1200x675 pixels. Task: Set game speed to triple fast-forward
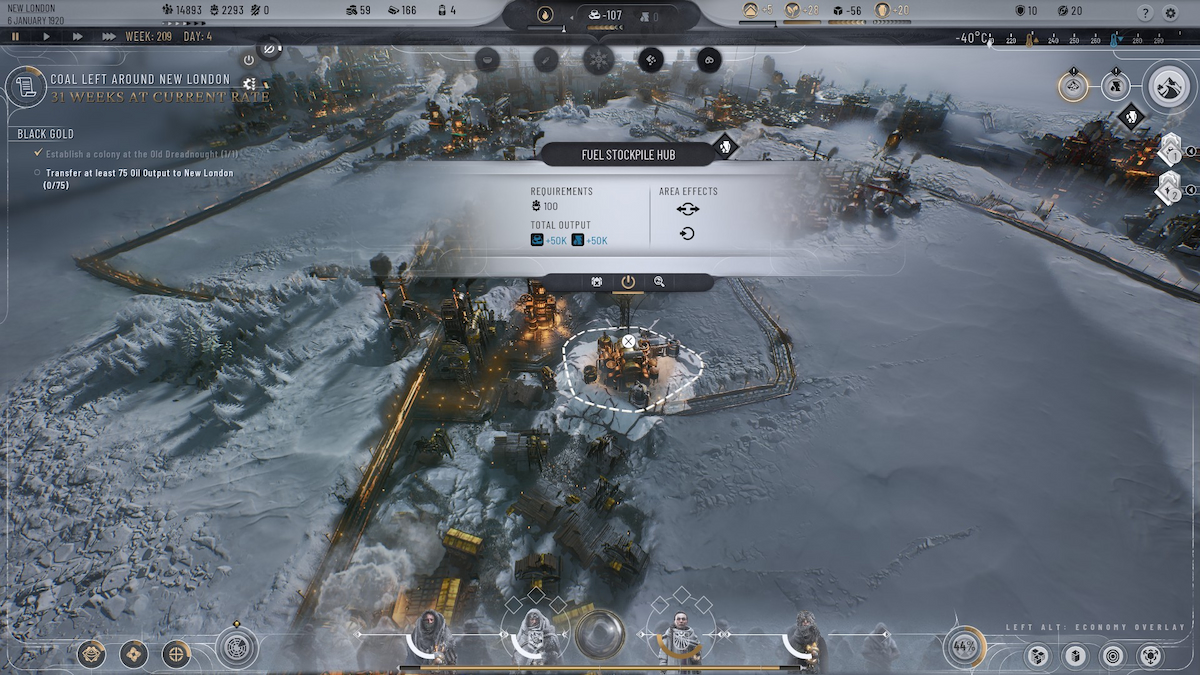(109, 36)
